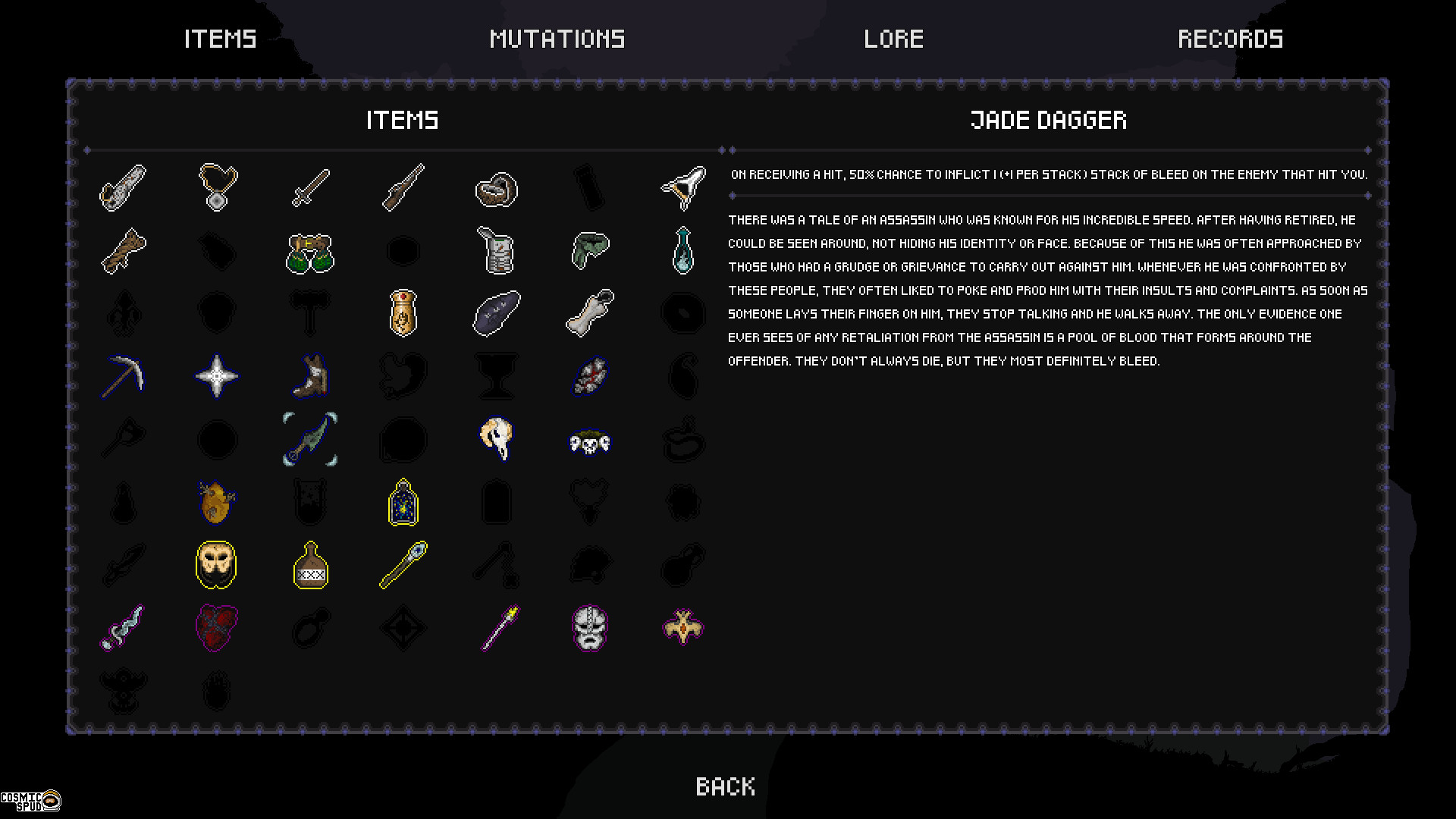This screenshot has width=1456, height=819.
Task: View the pair of green potions item
Action: click(310, 251)
